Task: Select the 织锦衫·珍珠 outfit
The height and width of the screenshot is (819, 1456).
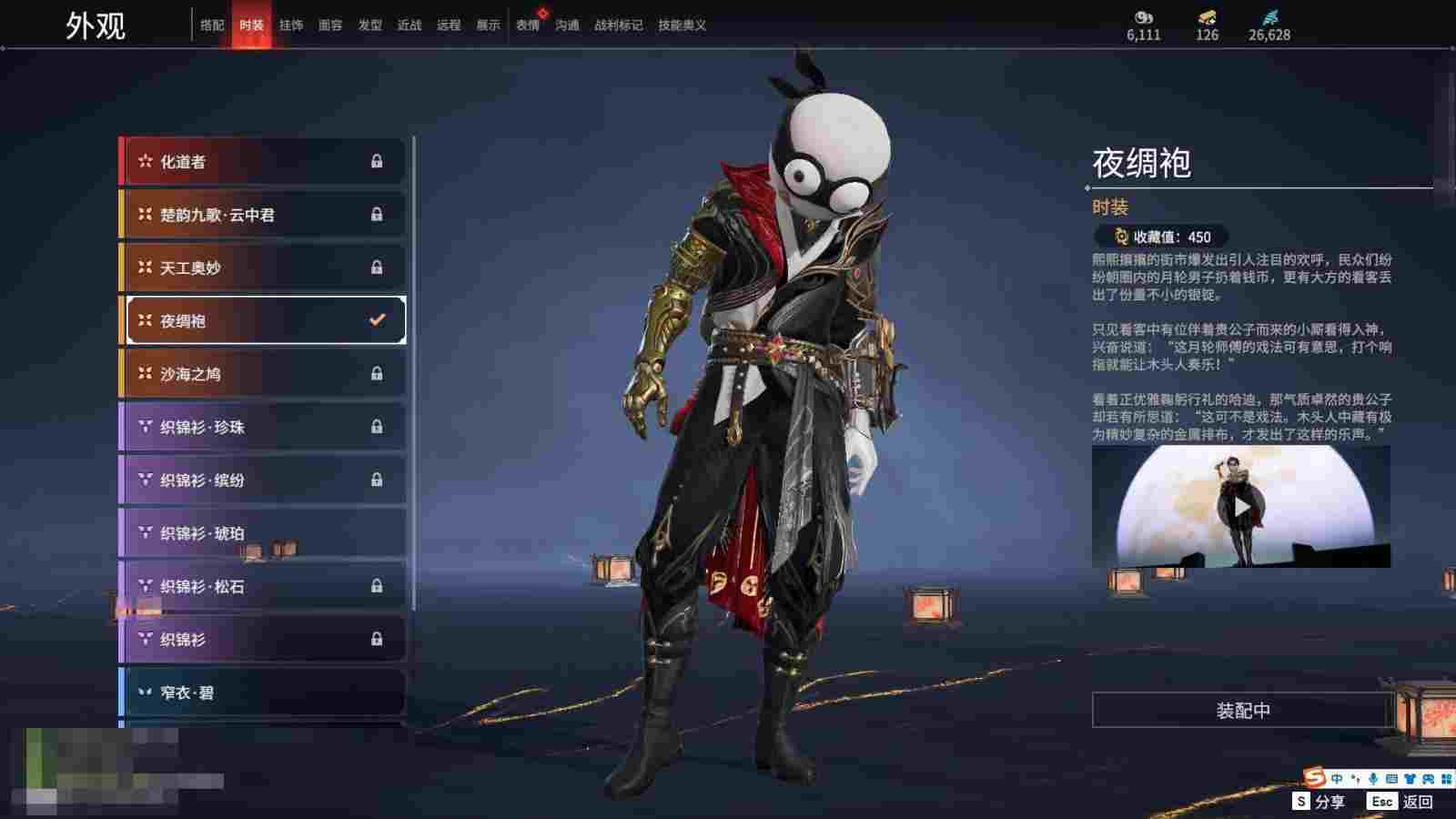Action: 262,427
